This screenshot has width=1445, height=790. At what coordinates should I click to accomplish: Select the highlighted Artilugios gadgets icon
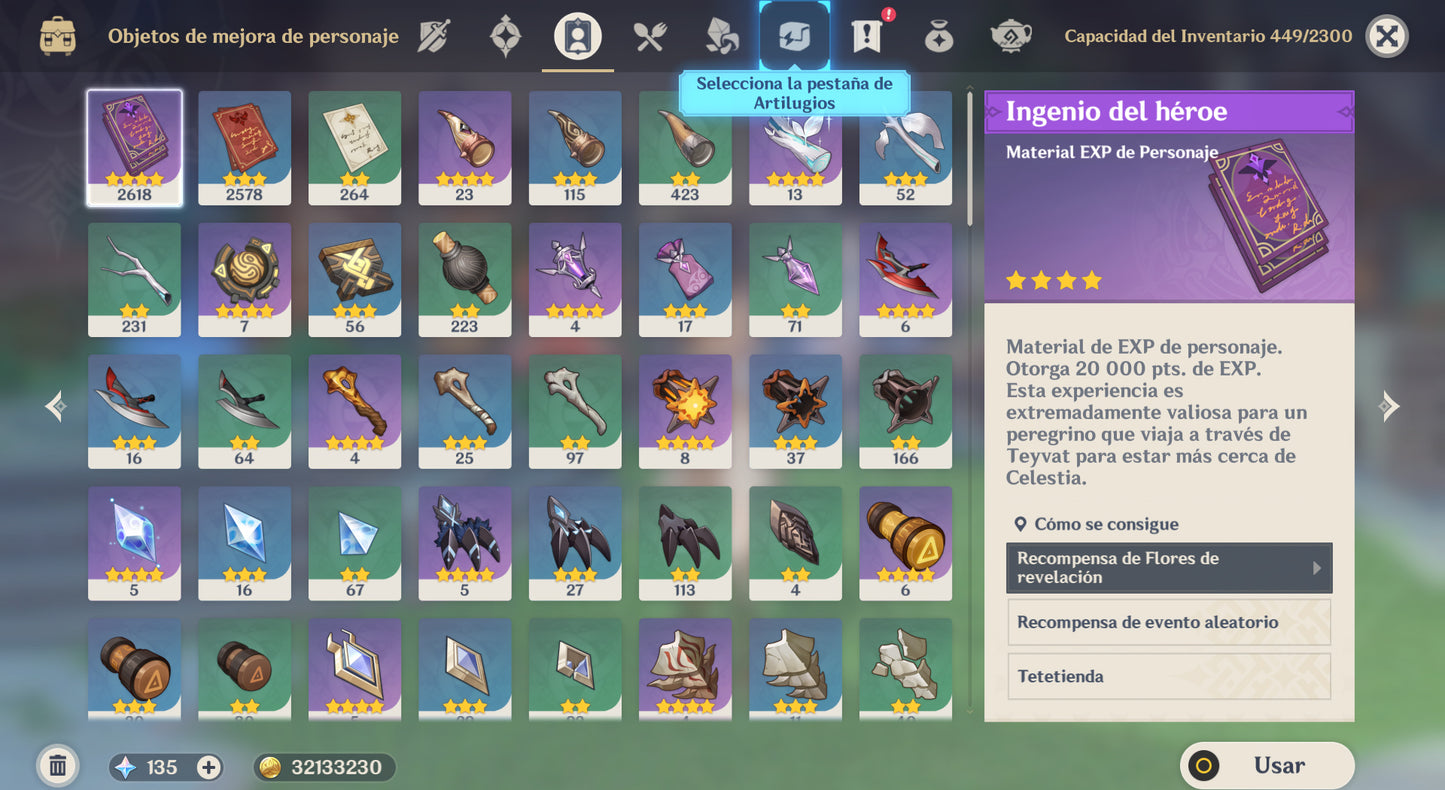[793, 35]
